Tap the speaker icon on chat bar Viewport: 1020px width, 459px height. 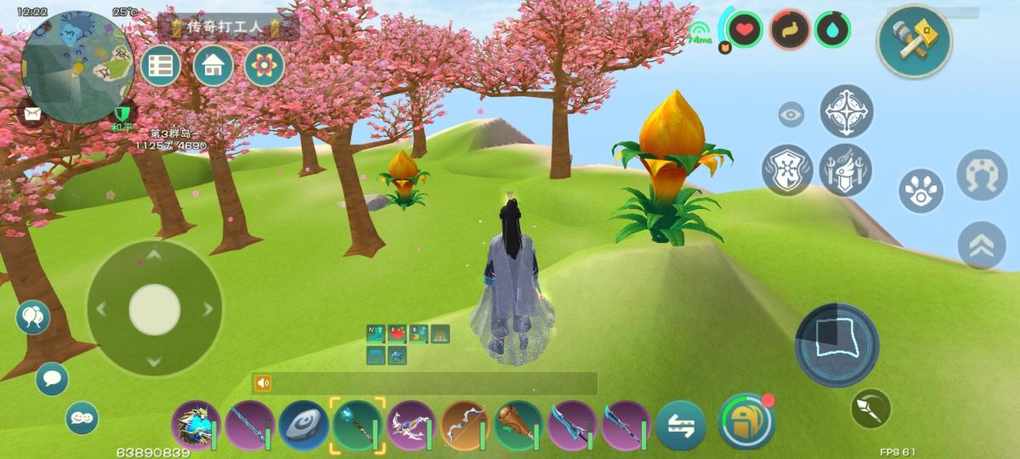point(263,383)
